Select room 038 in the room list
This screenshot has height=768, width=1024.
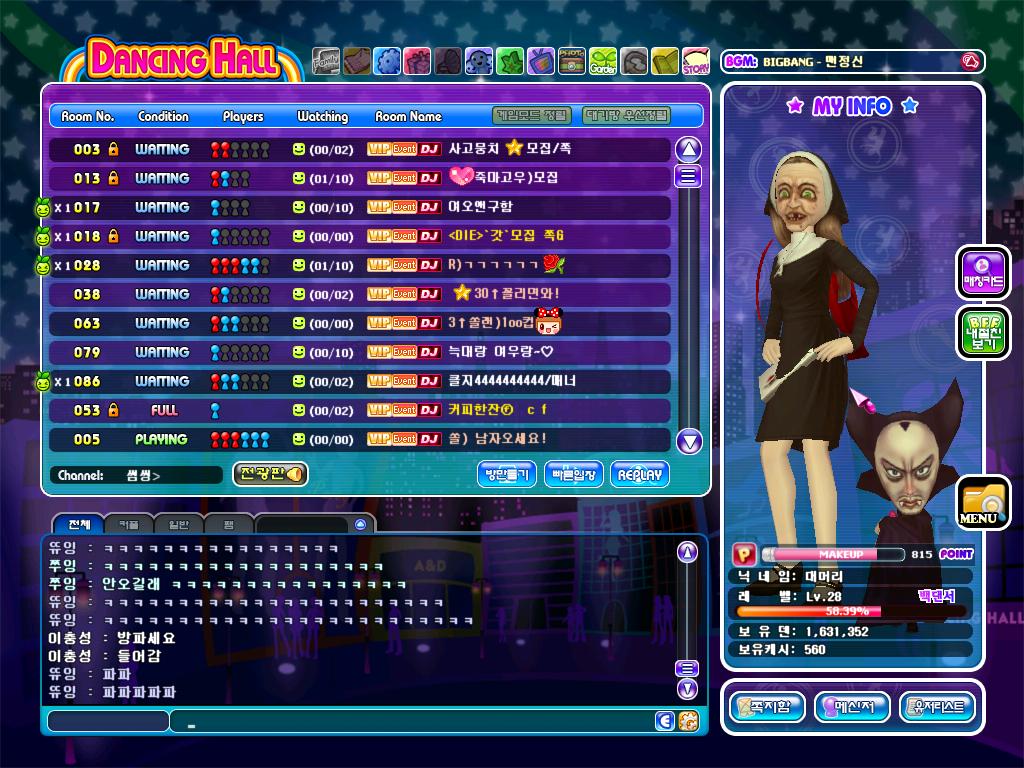click(x=360, y=294)
